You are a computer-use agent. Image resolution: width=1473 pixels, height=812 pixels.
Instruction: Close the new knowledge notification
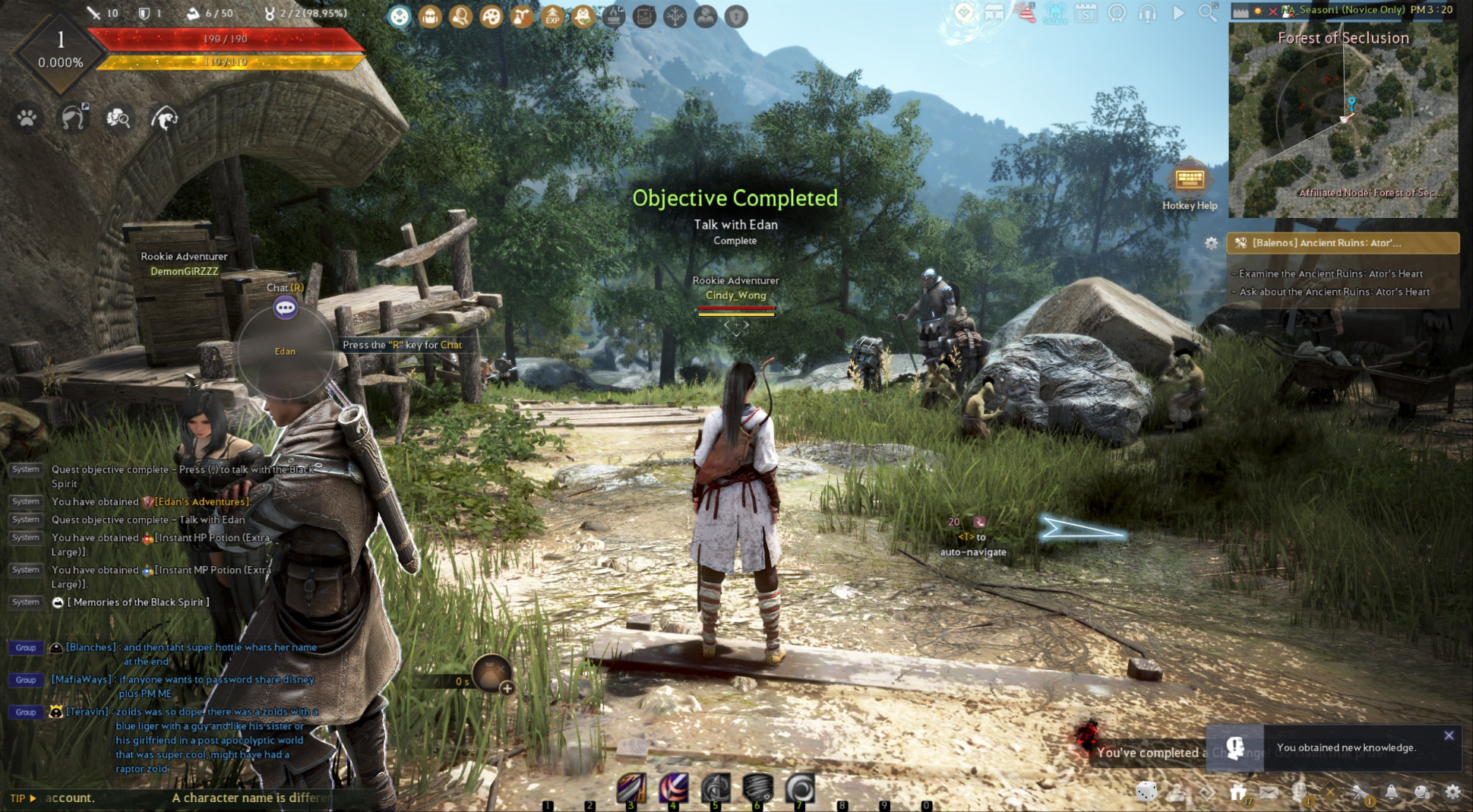[x=1449, y=735]
